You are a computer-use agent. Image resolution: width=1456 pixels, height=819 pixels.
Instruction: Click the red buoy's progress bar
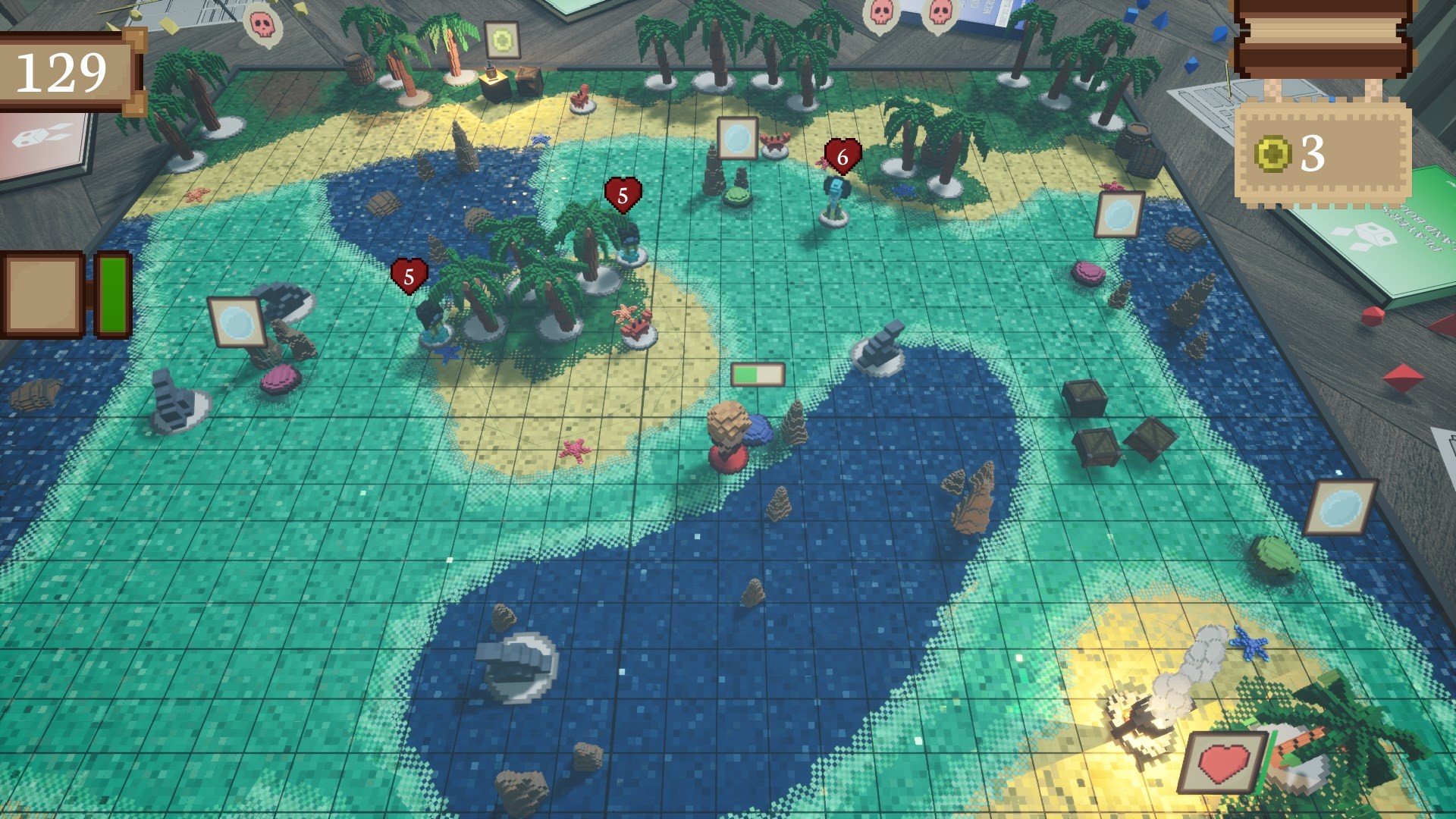tap(756, 373)
